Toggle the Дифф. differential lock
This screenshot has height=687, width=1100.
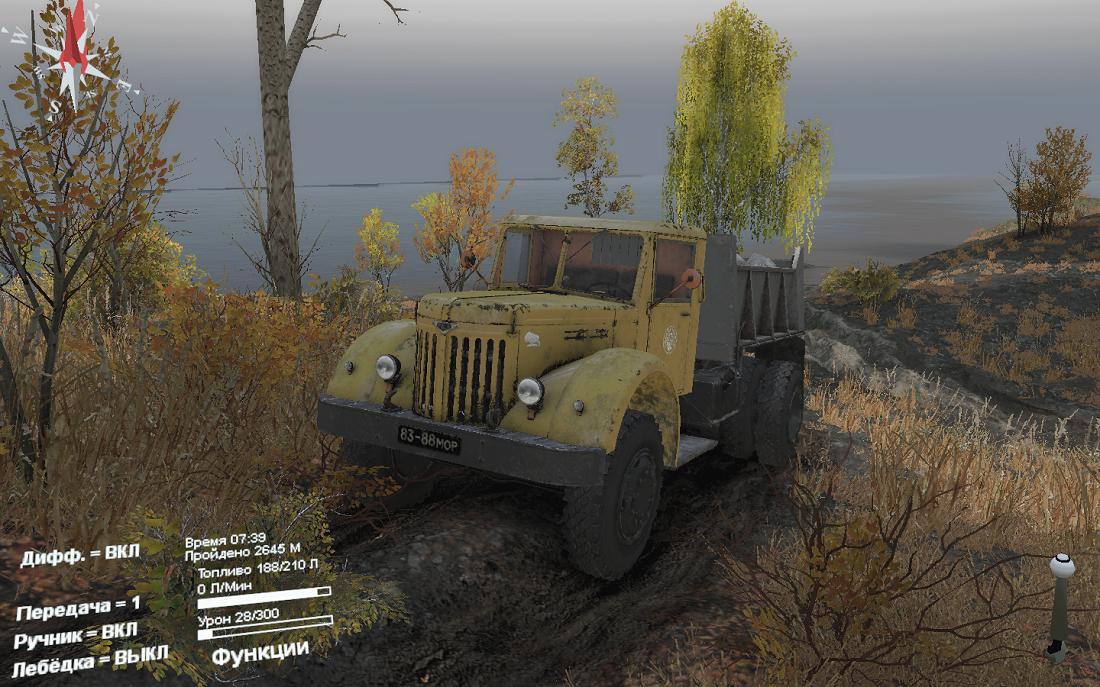80,556
